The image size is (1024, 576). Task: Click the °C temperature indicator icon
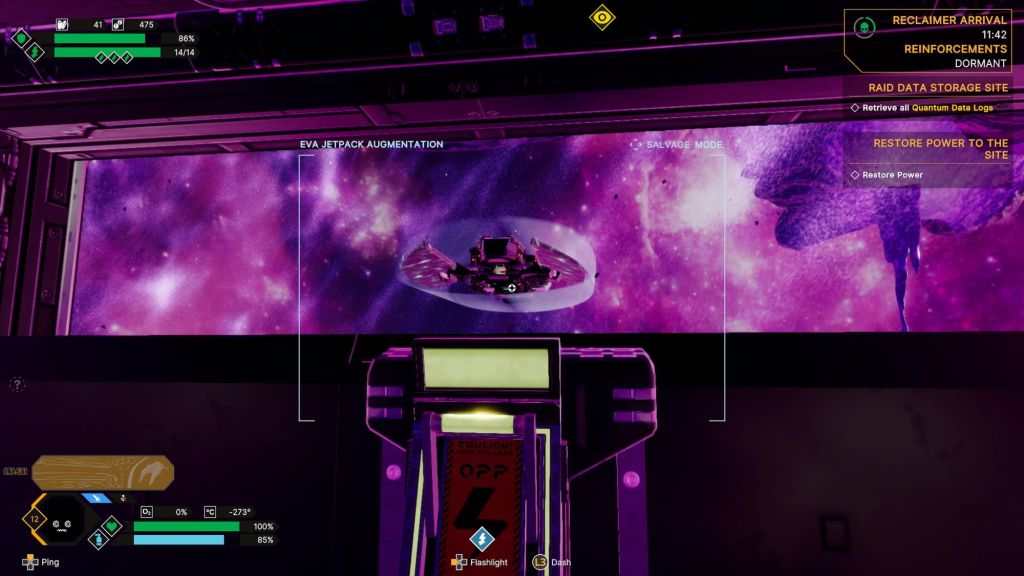click(210, 511)
